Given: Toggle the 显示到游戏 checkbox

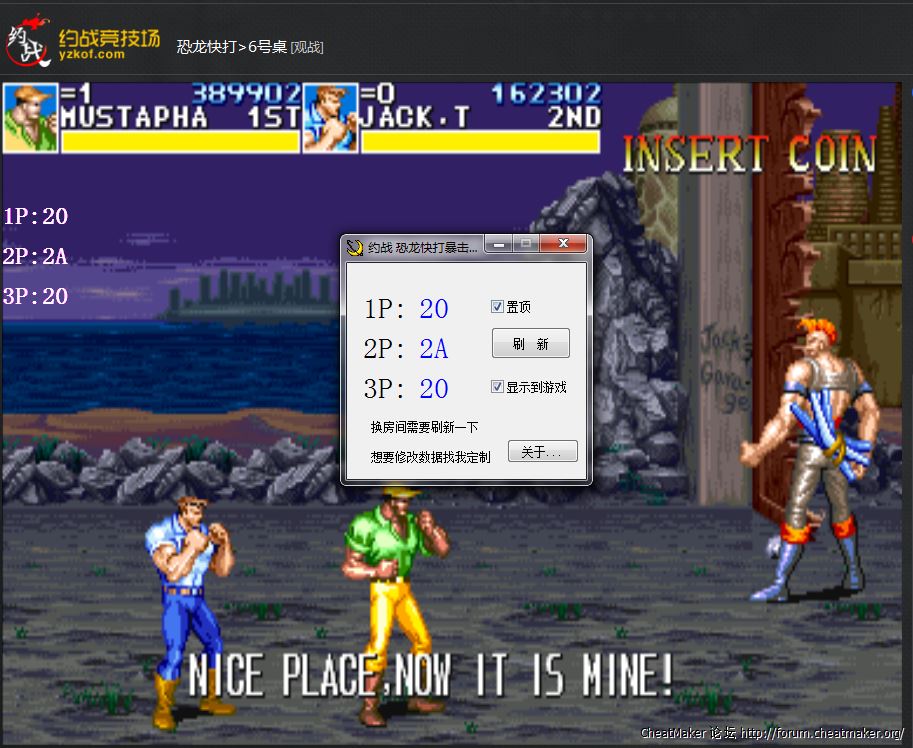Looking at the screenshot, I should tap(498, 387).
